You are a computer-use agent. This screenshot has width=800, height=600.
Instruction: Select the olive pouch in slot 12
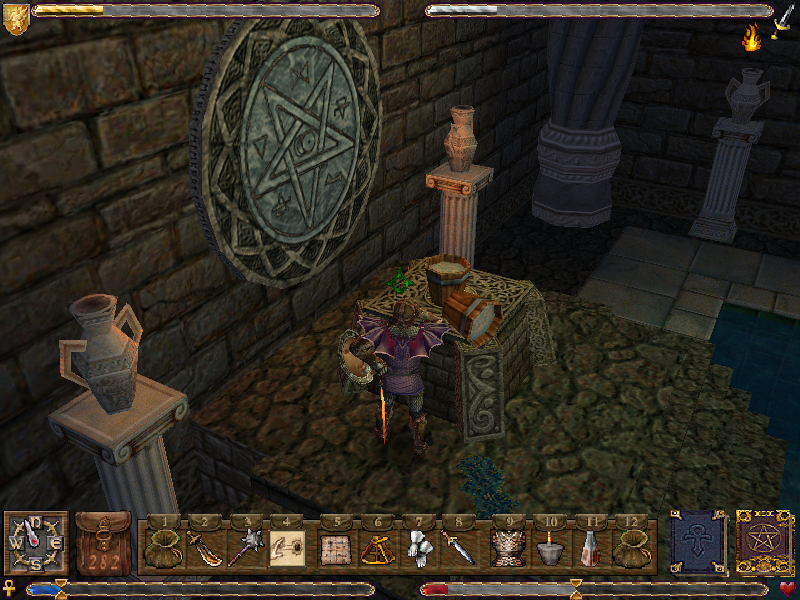pos(634,548)
